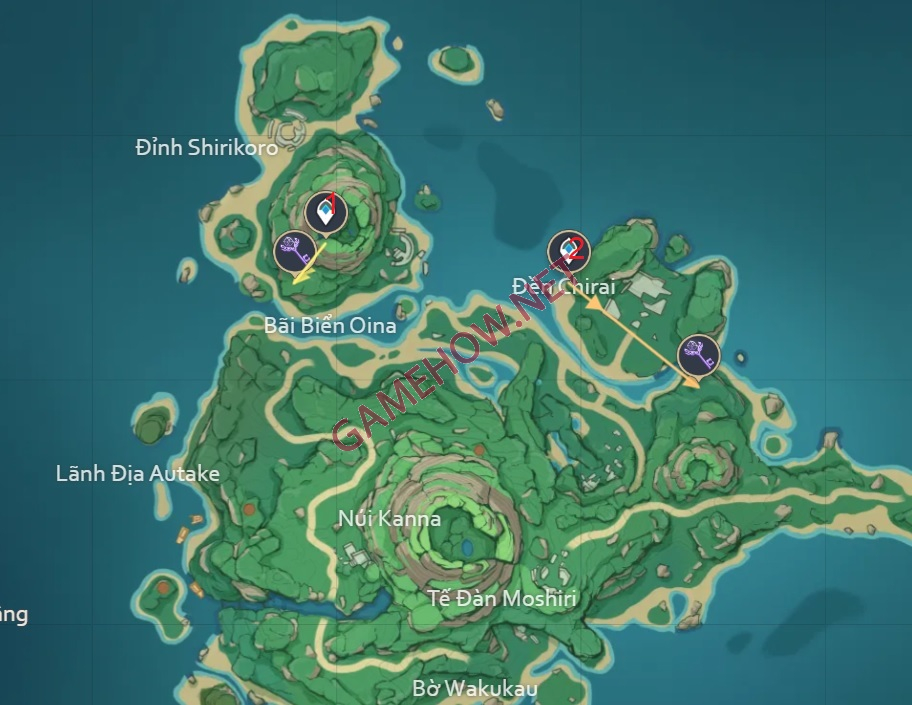Click the purple key marker below Đỉnh Shirikoro
This screenshot has height=705, width=912.
click(294, 250)
